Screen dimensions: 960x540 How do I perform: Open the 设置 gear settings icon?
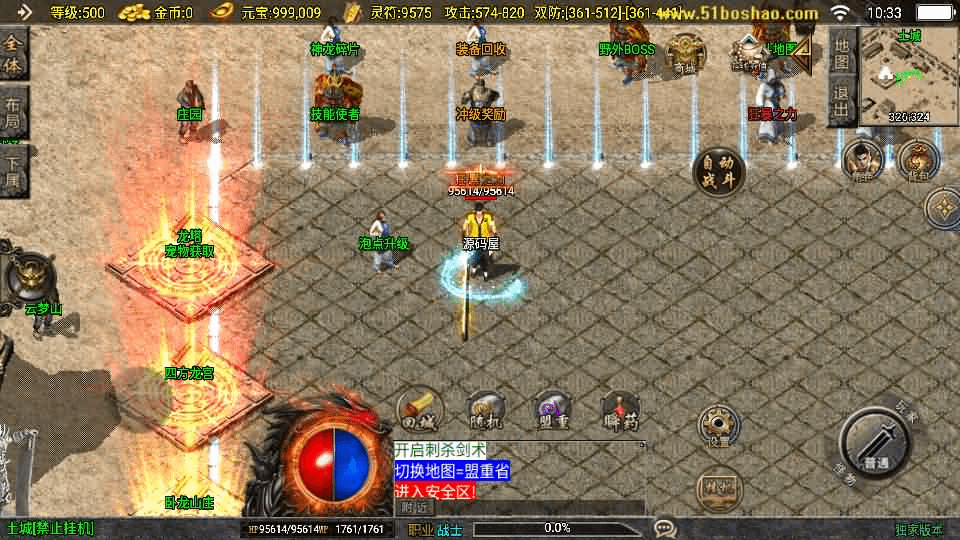(x=718, y=427)
